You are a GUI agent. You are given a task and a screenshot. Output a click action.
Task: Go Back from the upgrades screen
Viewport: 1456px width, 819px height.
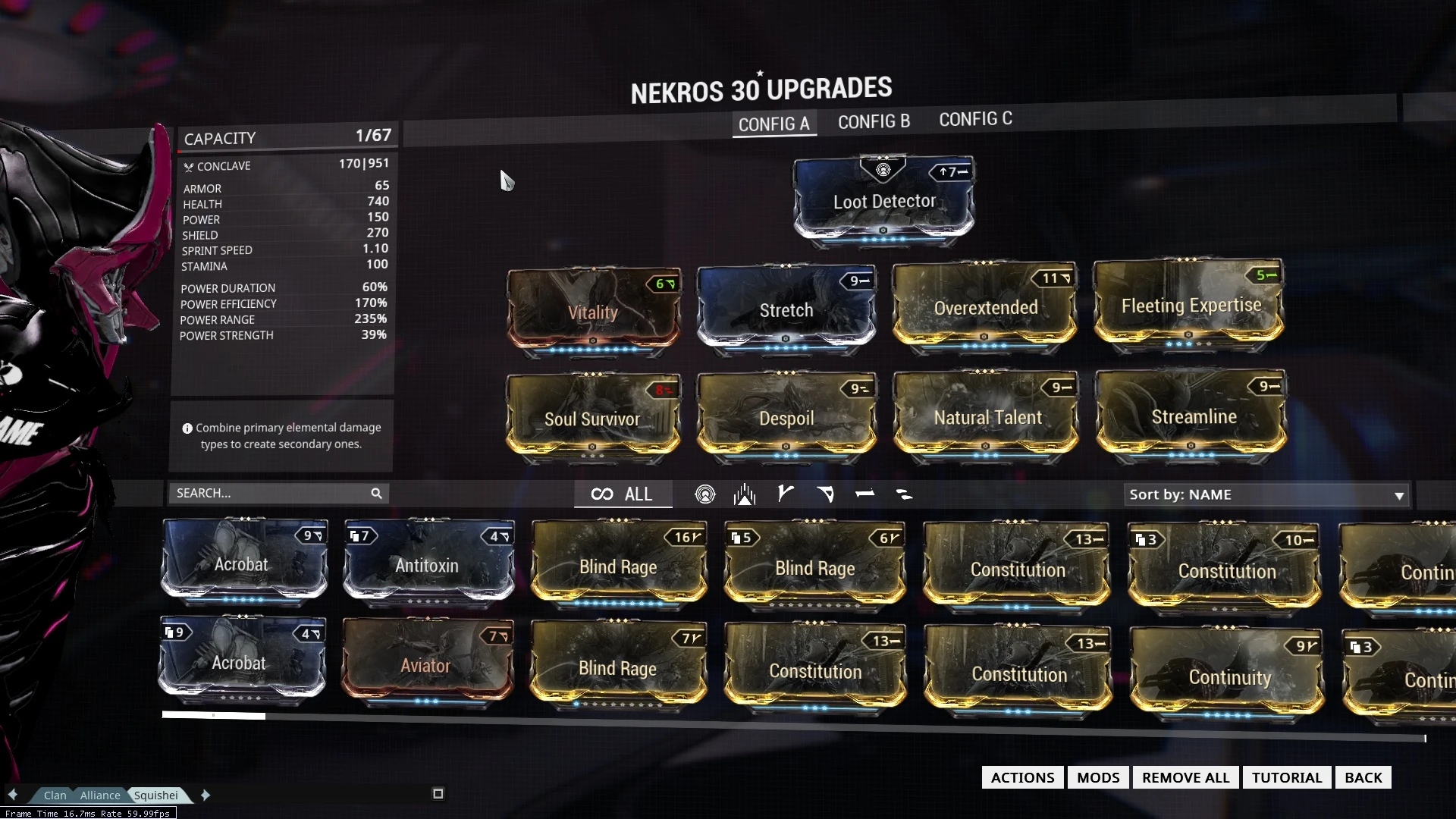point(1363,777)
